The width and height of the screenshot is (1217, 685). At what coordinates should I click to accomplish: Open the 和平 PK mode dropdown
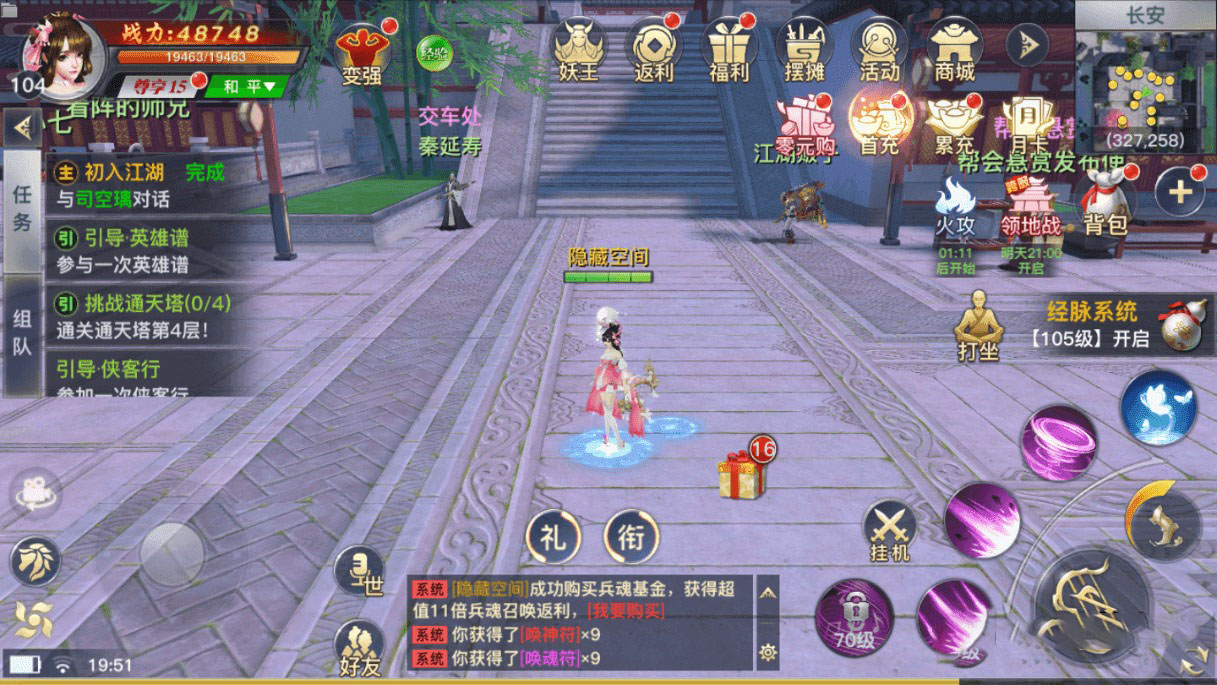click(247, 87)
